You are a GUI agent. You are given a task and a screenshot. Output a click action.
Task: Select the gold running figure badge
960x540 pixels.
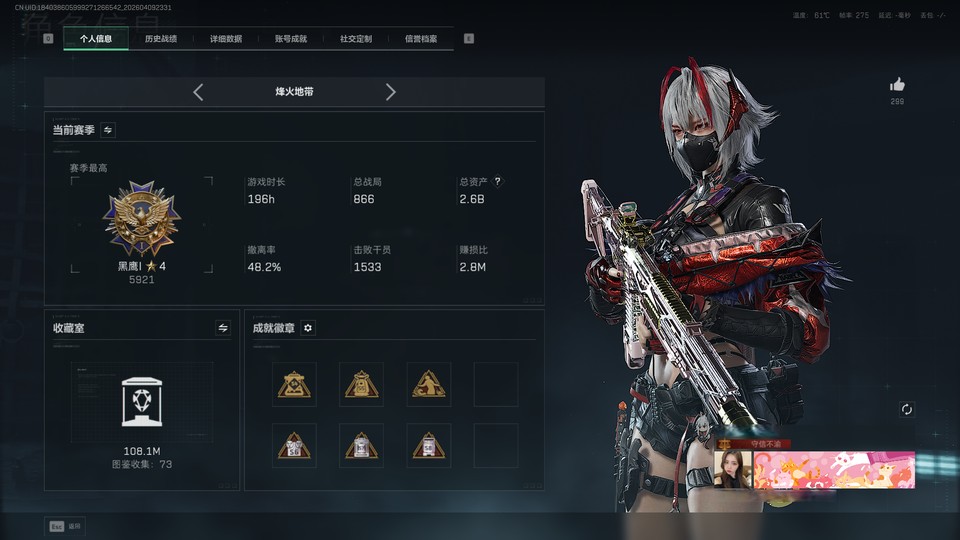tap(428, 384)
